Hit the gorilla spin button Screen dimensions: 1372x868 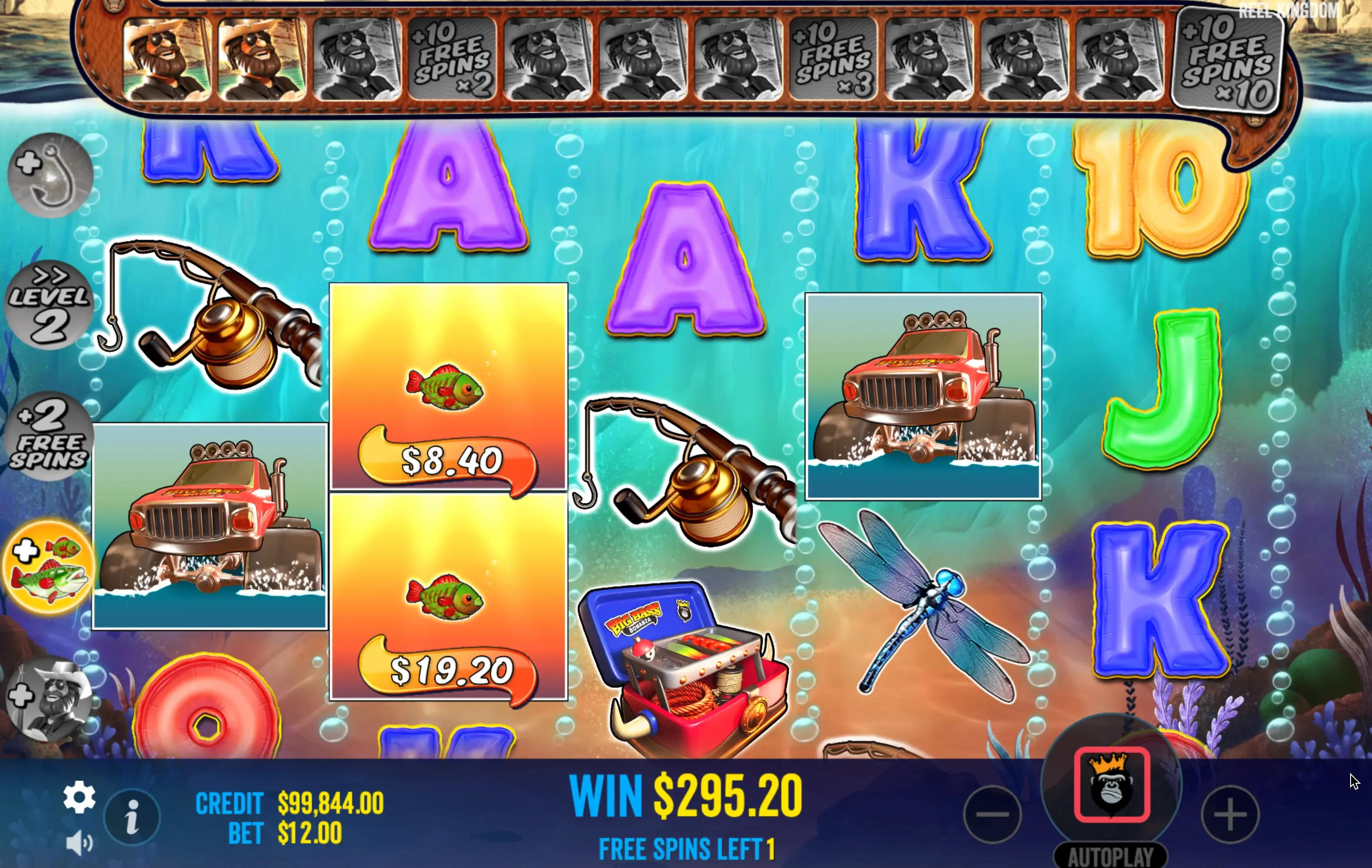(x=1111, y=786)
